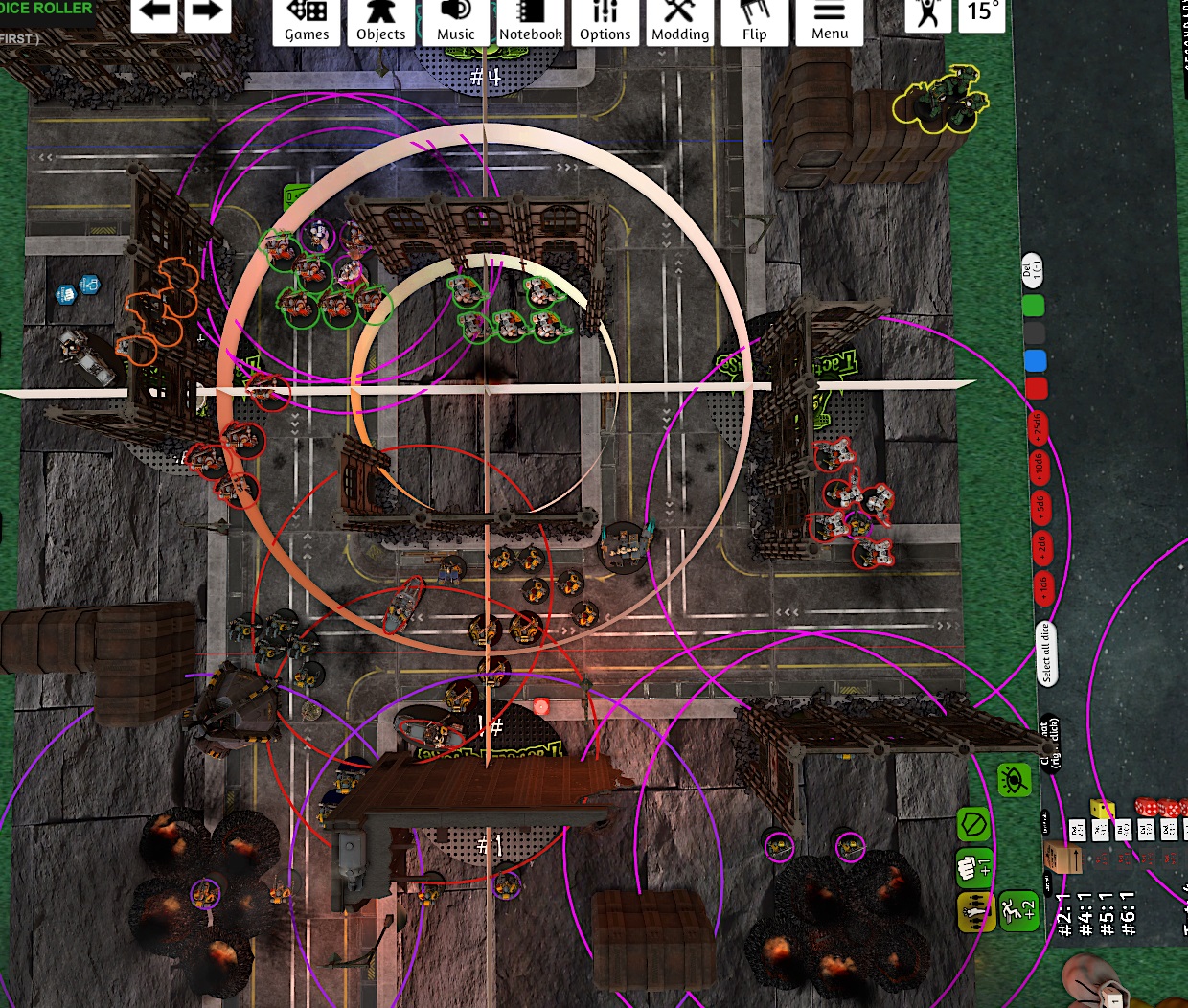The width and height of the screenshot is (1188, 1008).
Task: Click Select all dice
Action: coord(1045,653)
